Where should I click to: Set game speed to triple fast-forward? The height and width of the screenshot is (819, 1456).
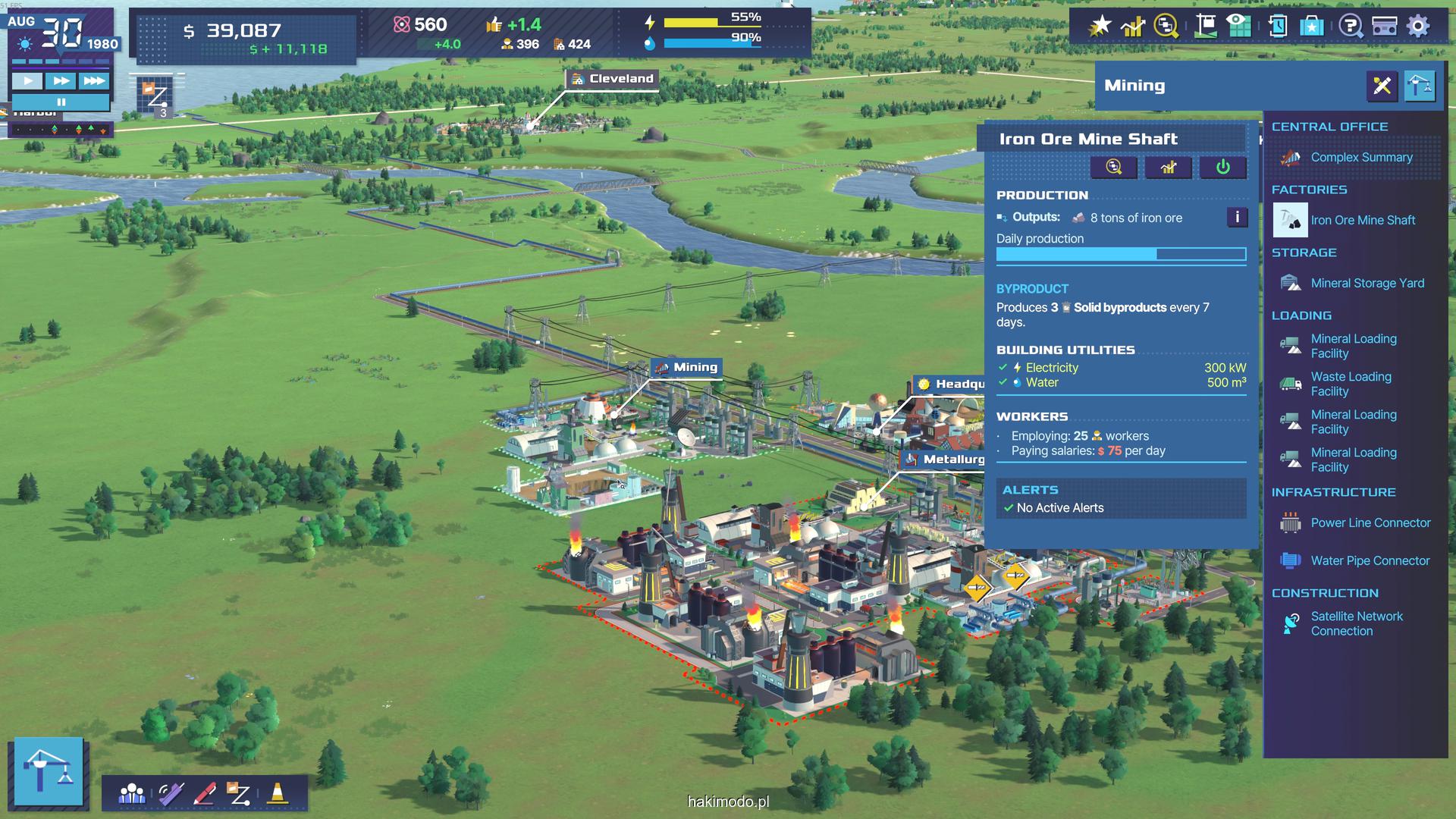[x=94, y=80]
